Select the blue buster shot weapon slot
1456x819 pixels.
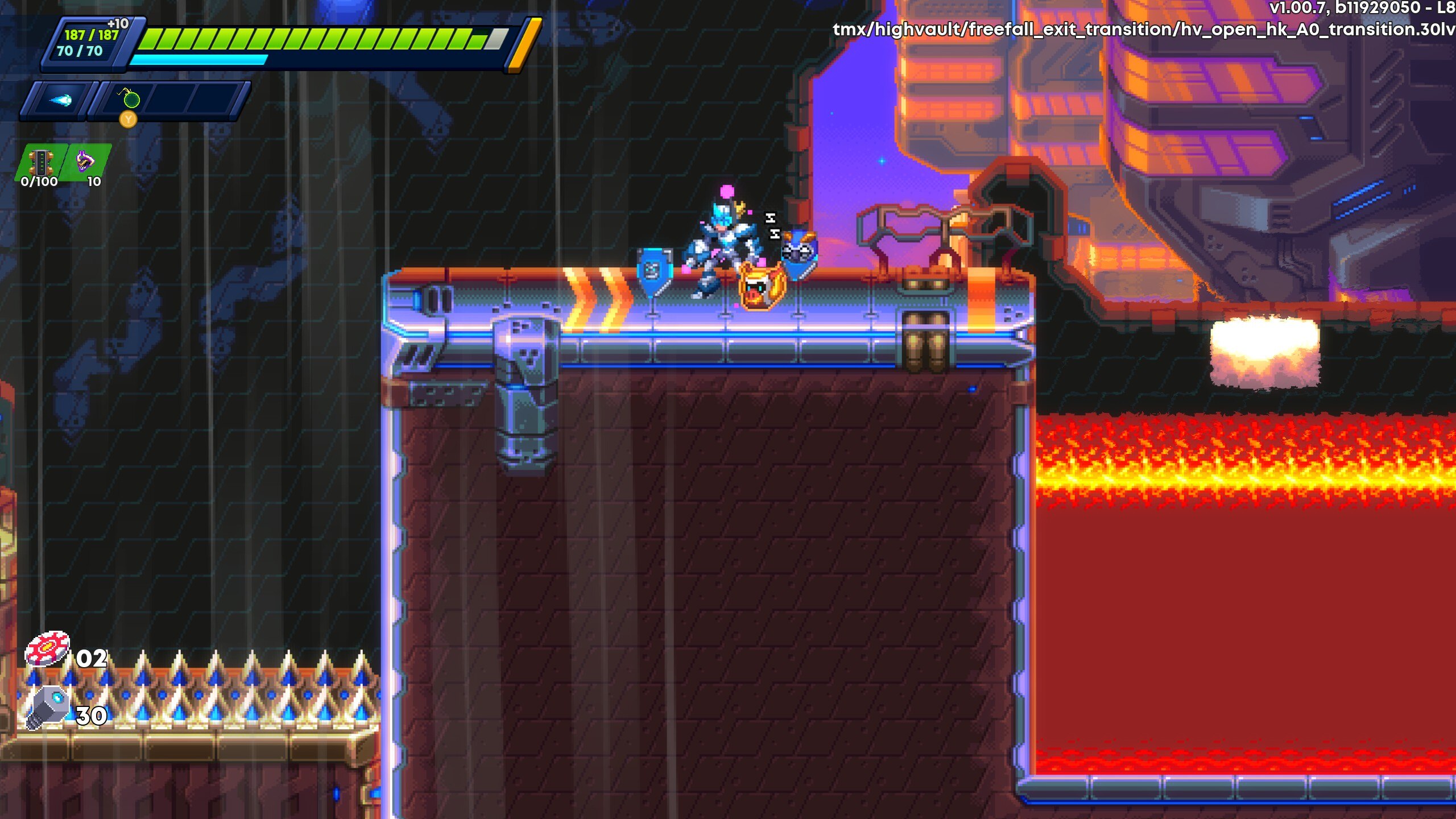coord(59,101)
